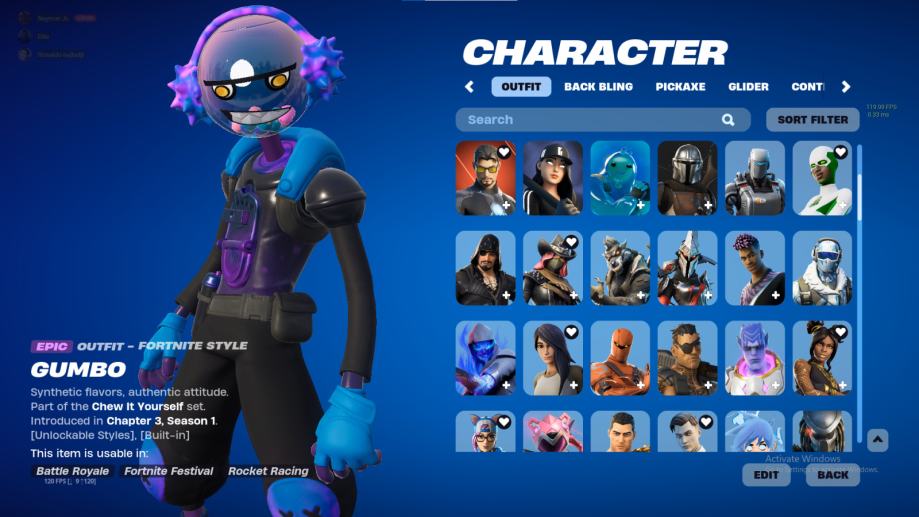Choose the green and white suited outfit

822,178
